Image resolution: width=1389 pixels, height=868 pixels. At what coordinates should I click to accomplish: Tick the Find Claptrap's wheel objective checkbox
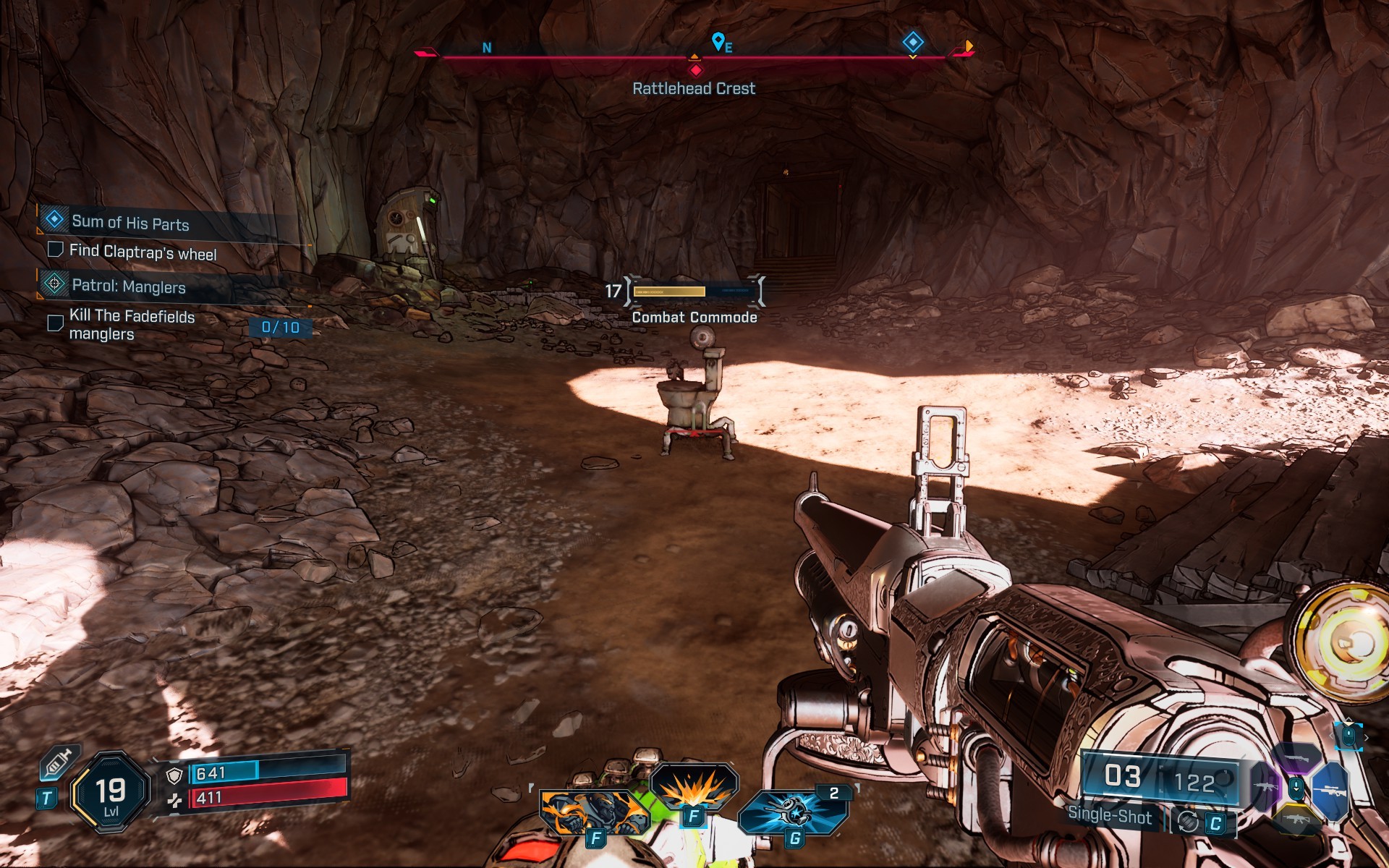[x=55, y=250]
